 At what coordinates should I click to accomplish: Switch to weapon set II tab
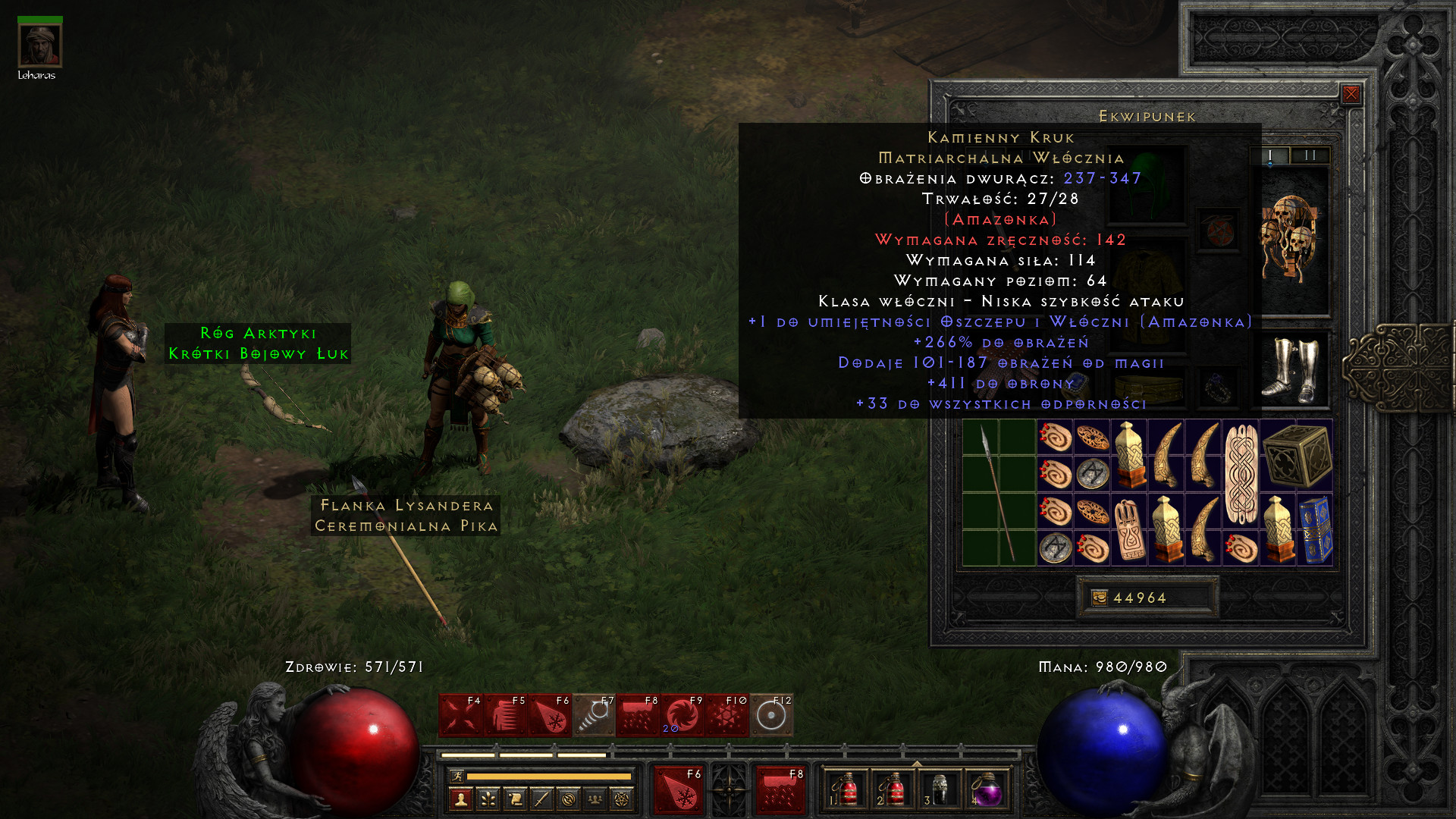click(x=1310, y=155)
